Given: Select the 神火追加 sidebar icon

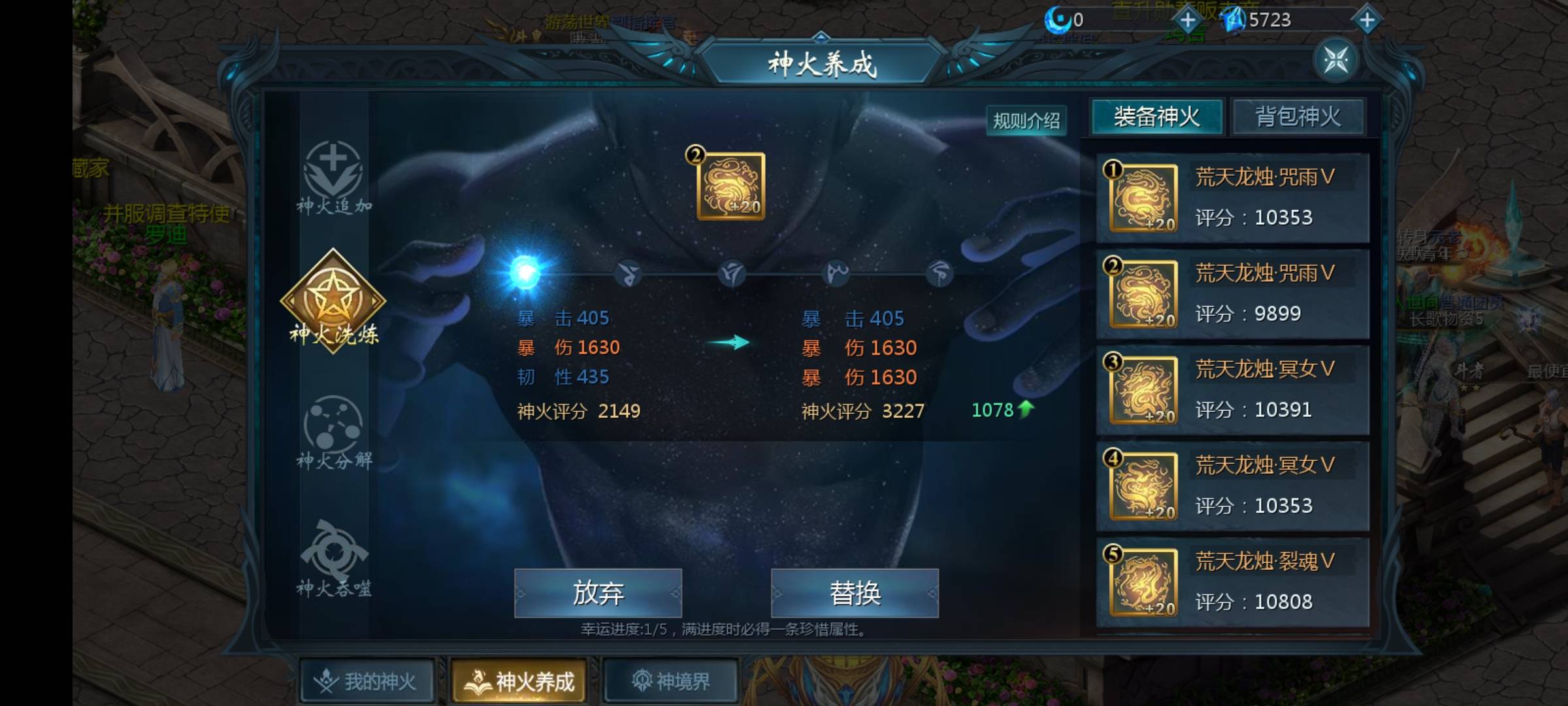Looking at the screenshot, I should (335, 181).
